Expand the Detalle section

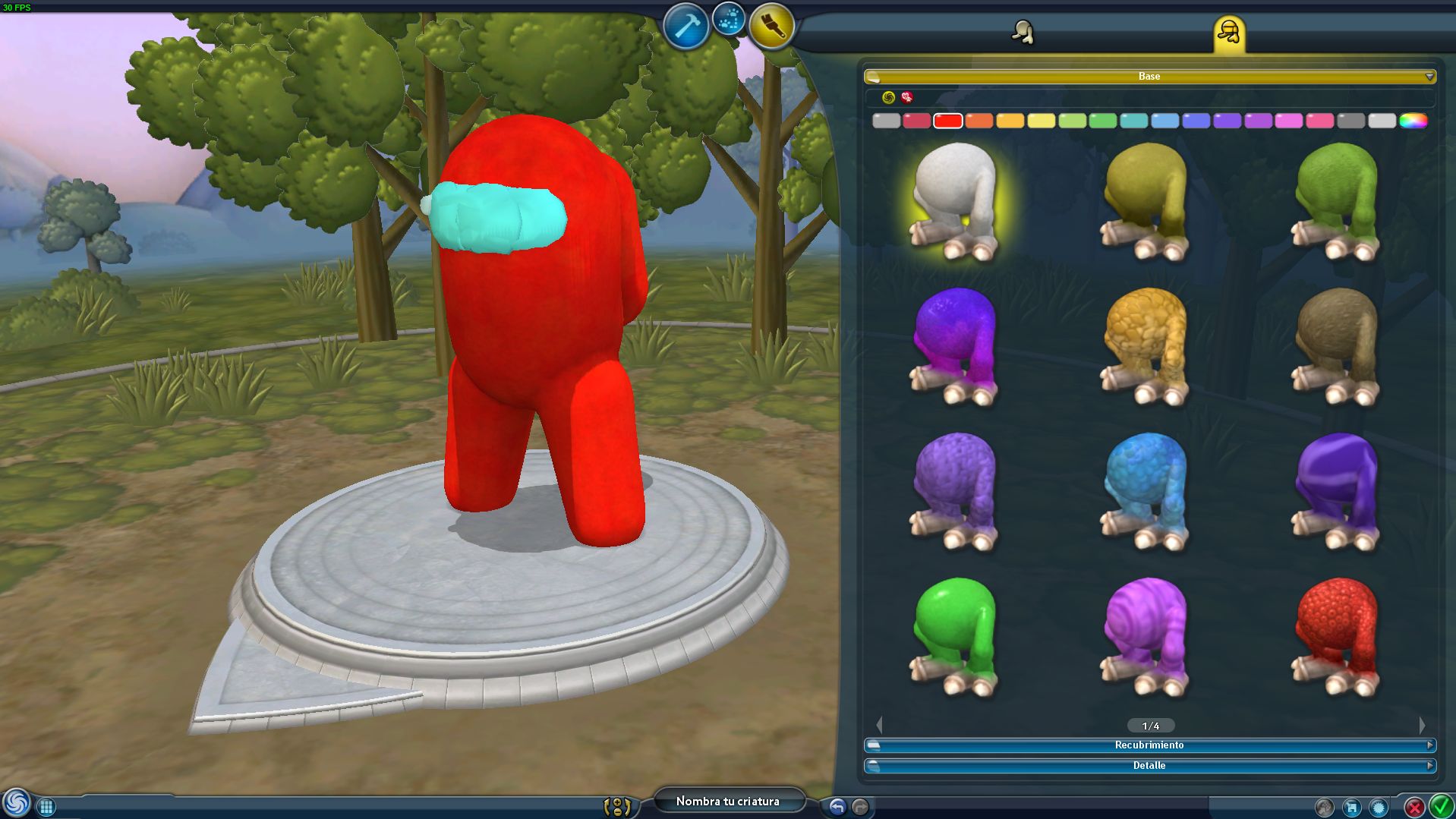point(1149,765)
